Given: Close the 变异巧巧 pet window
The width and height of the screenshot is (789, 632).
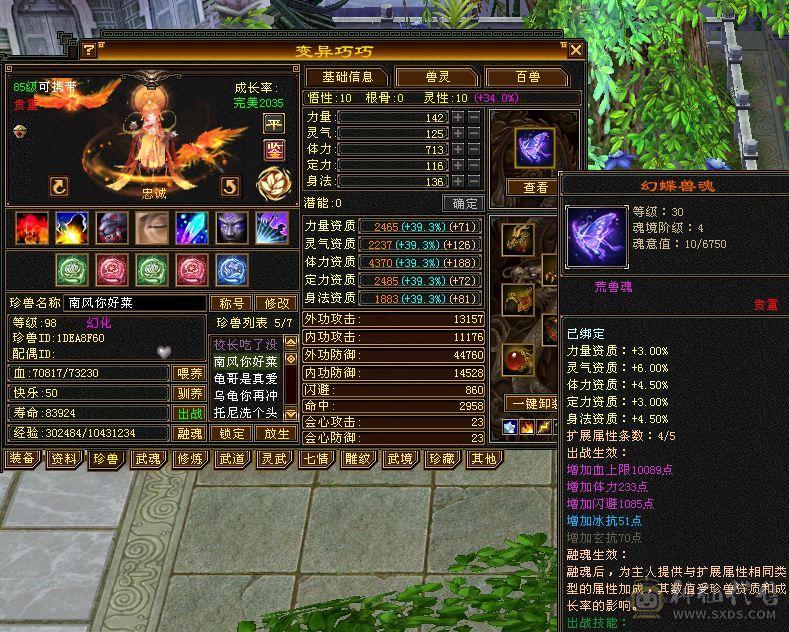Looking at the screenshot, I should pos(575,49).
